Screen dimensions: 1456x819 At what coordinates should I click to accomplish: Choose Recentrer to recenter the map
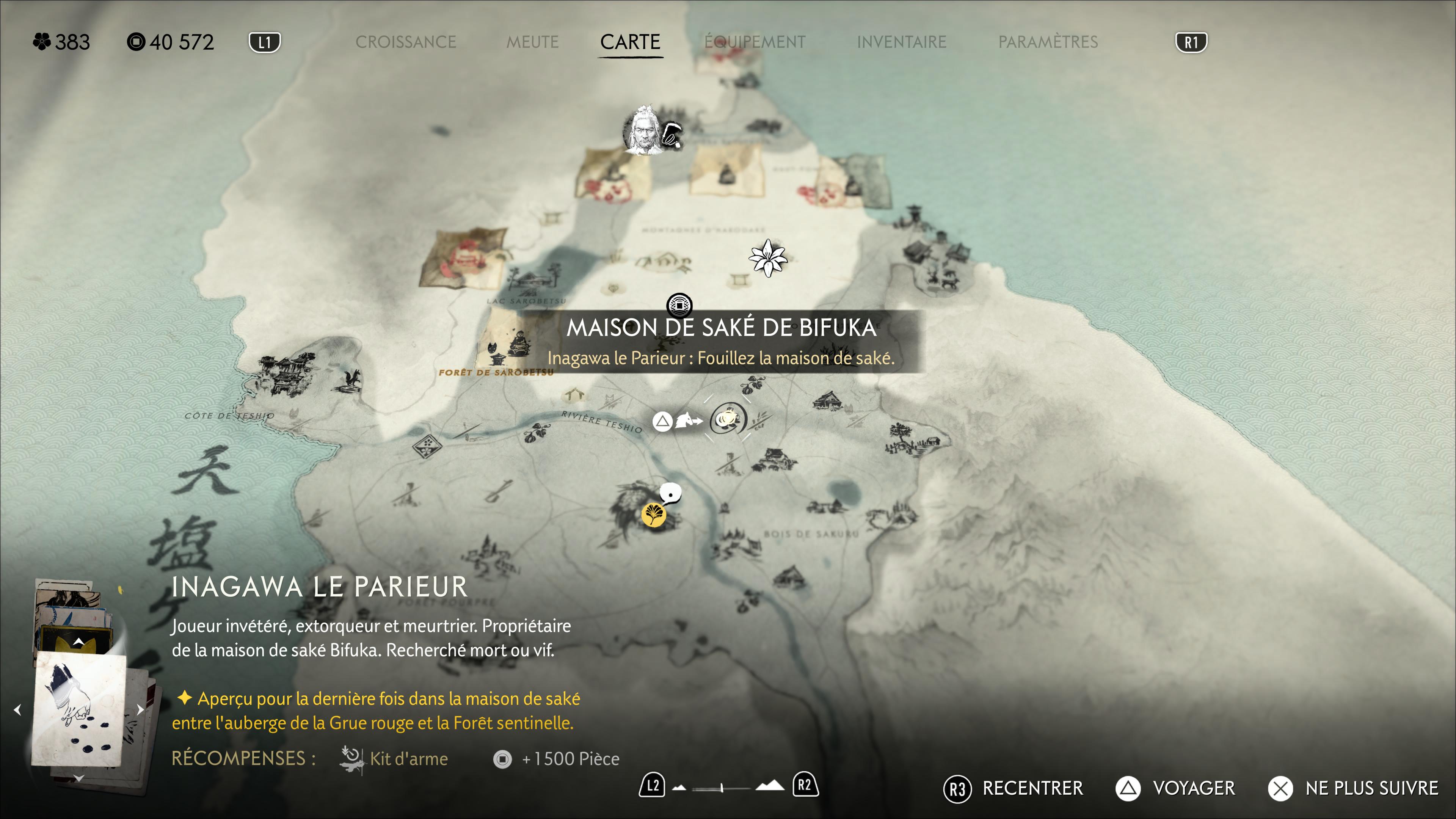[1014, 789]
